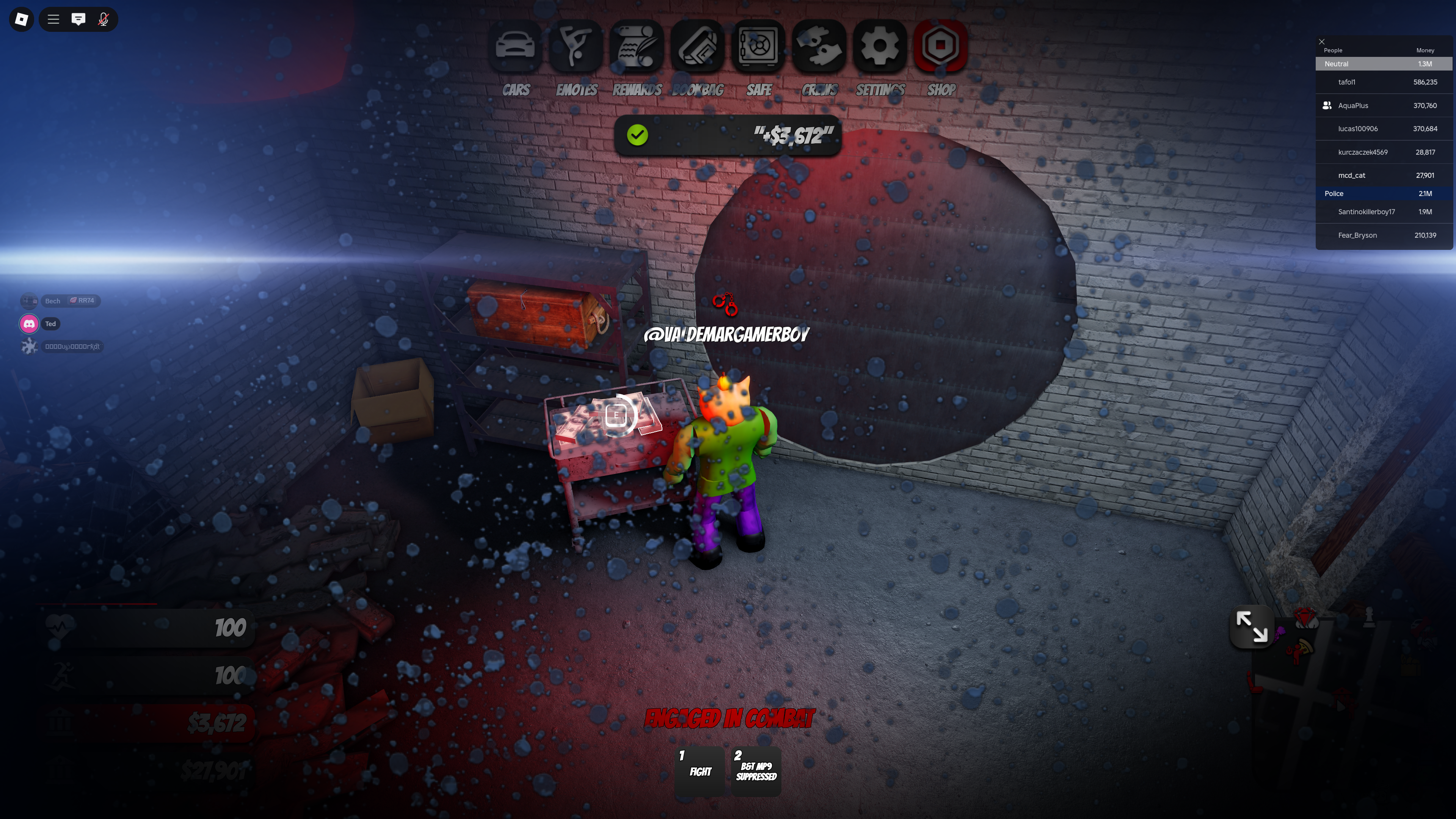
Task: Equip the B&T MP9 Suppressed slot
Action: click(756, 771)
